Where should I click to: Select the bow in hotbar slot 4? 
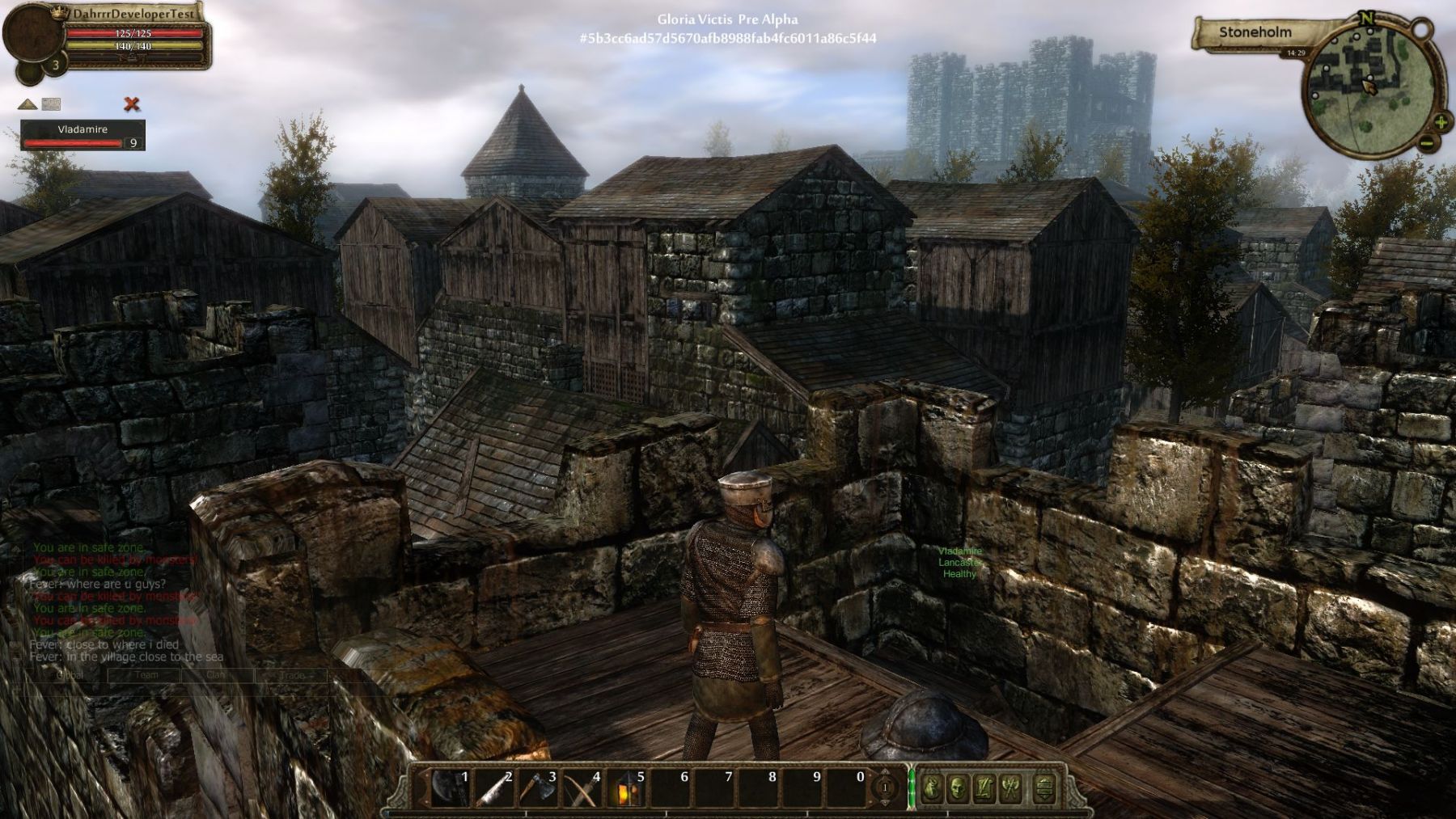click(x=581, y=787)
